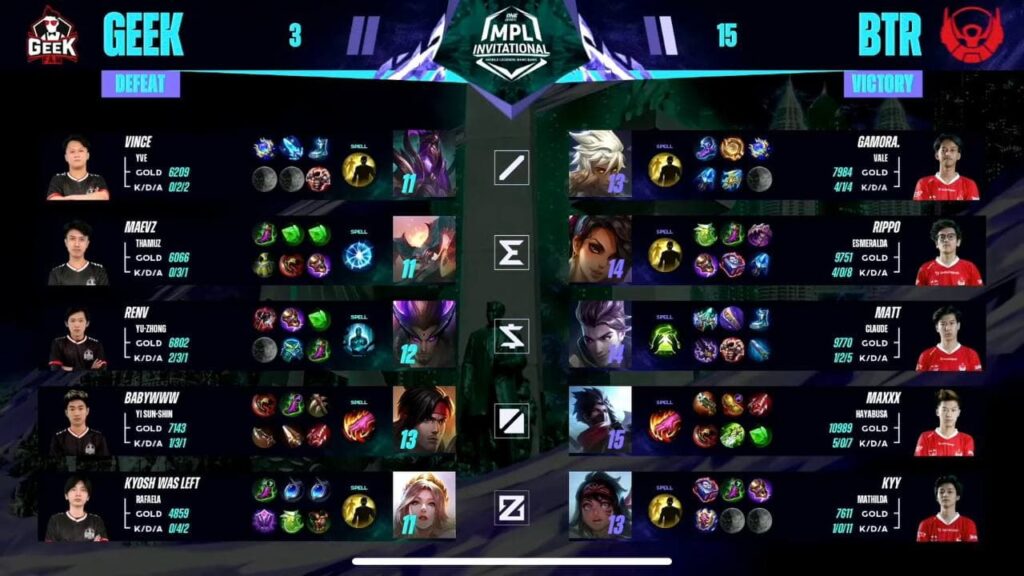
Task: Click Kyy's player photo
Action: pyautogui.click(x=947, y=507)
